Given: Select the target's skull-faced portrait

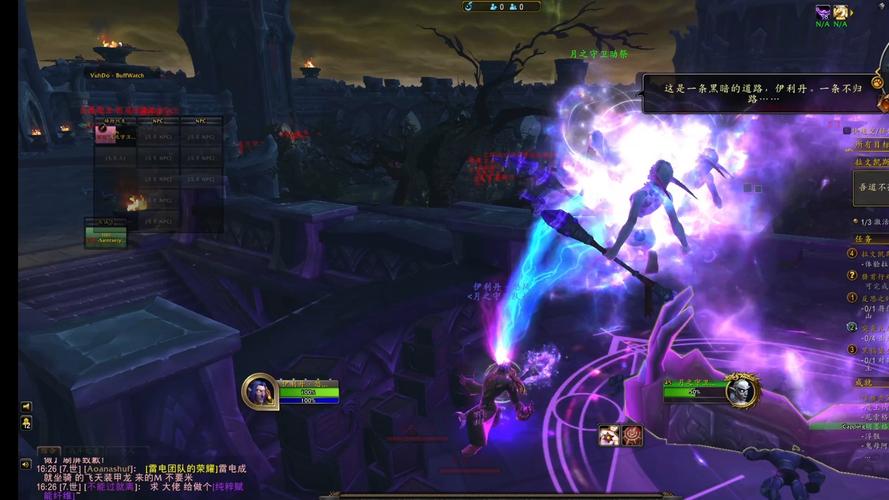Looking at the screenshot, I should coord(742,389).
